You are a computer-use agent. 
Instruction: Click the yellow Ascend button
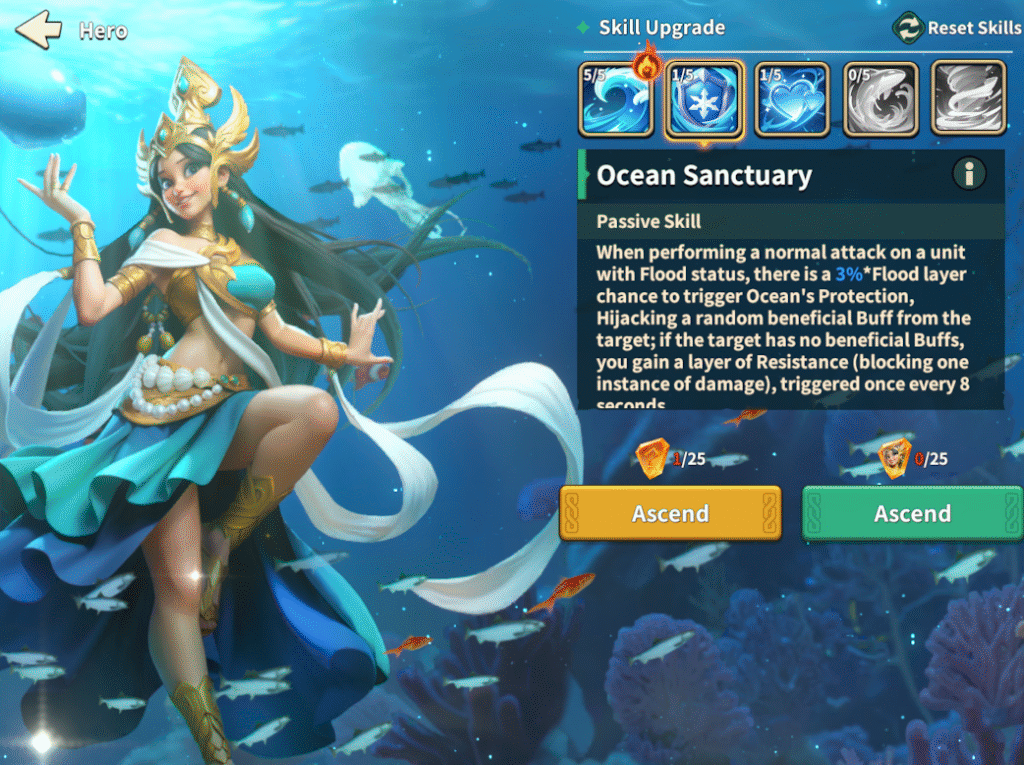670,513
